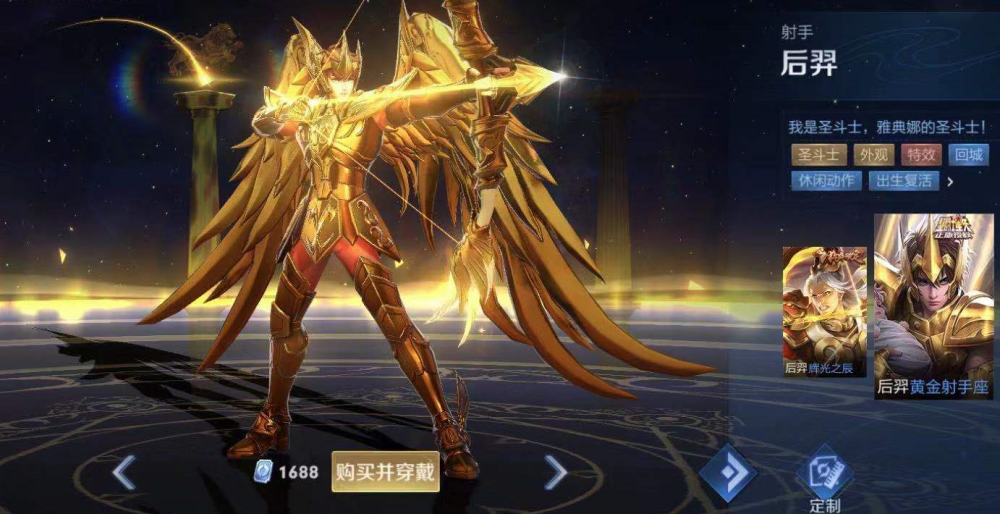Show the previous skin with left arrow

[124, 472]
